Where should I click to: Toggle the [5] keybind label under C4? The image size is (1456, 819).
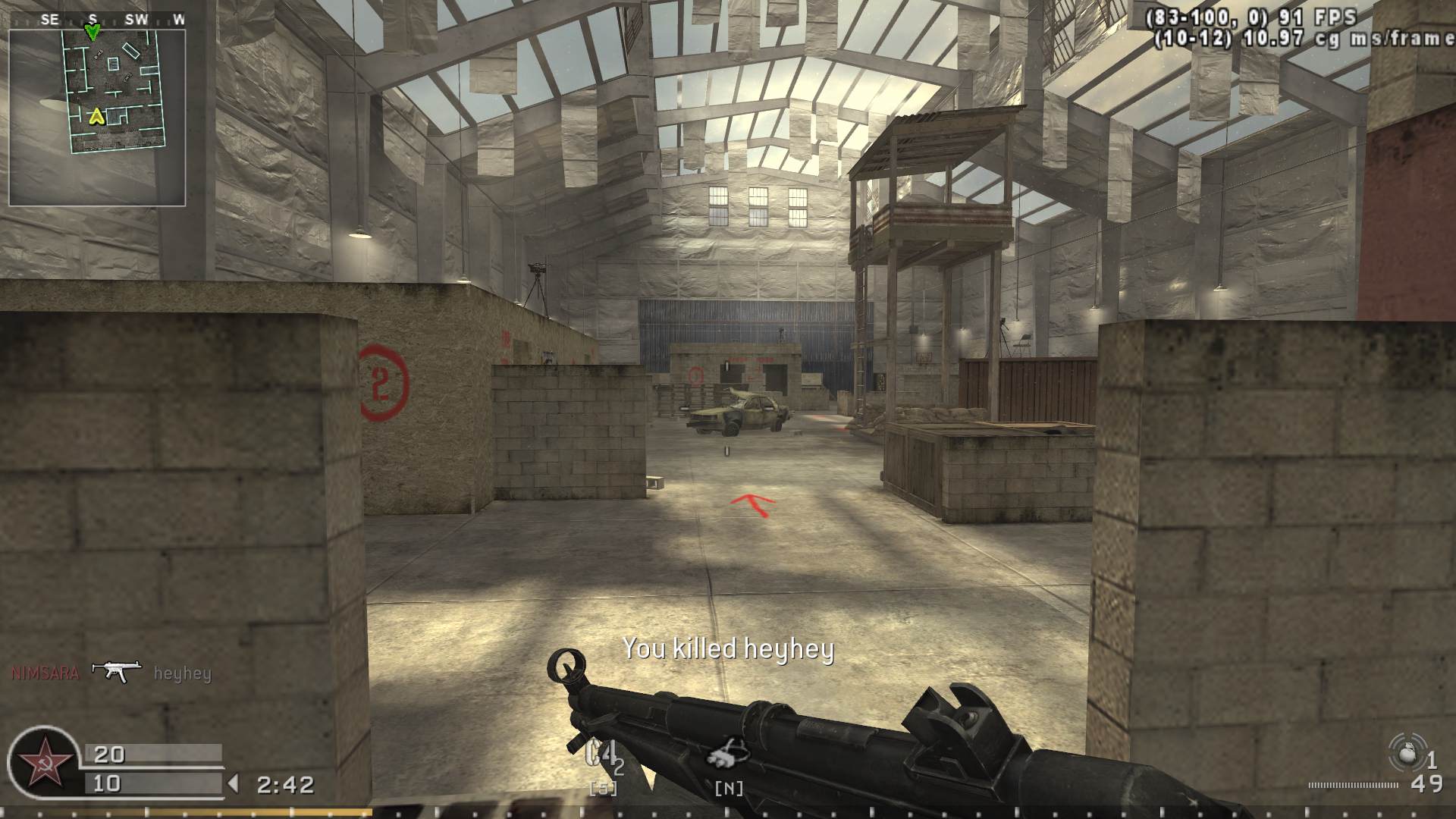point(601,788)
